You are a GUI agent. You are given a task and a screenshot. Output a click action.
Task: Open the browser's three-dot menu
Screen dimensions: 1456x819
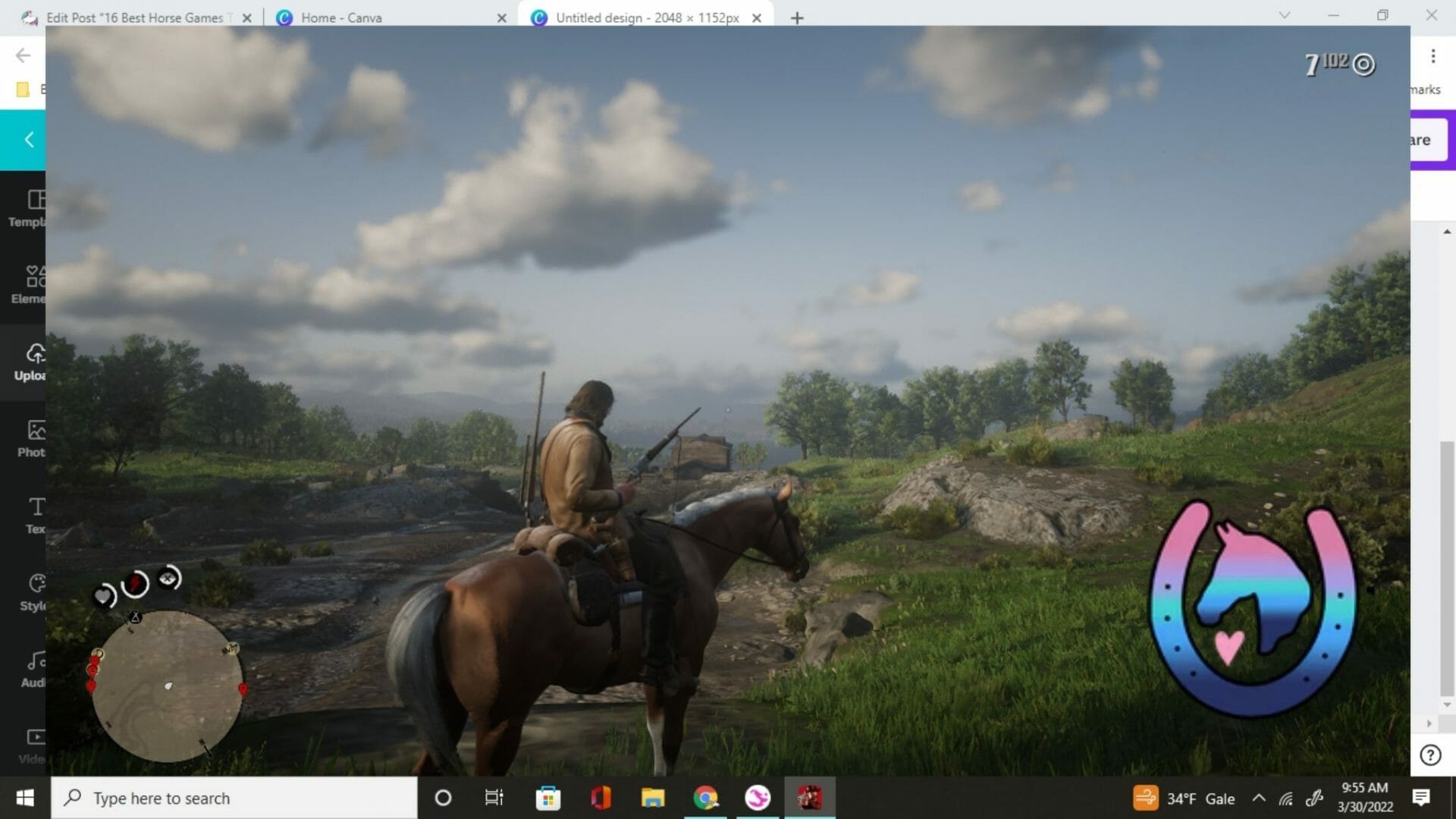coord(1434,57)
